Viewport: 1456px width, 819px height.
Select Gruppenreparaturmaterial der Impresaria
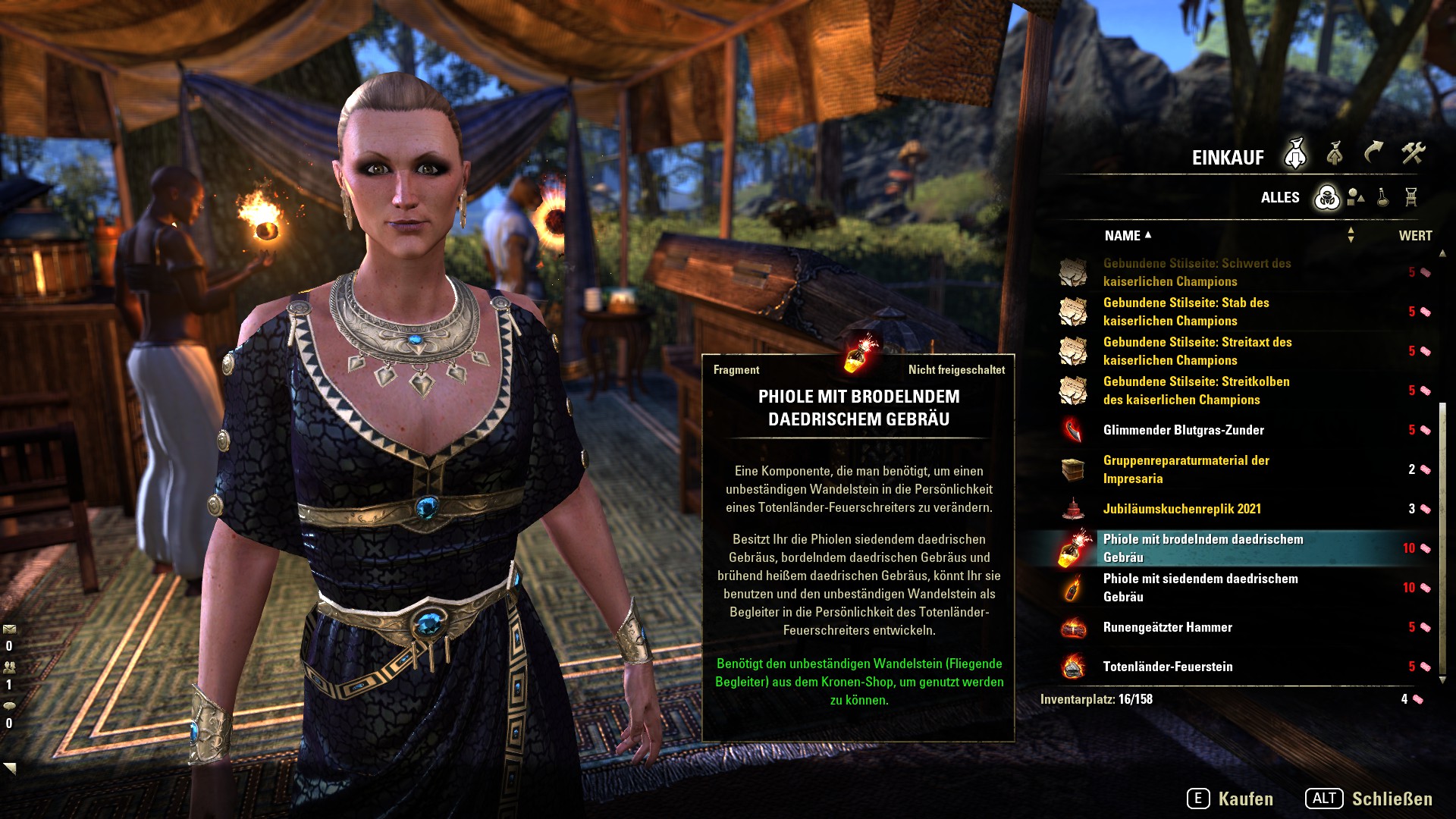(1185, 469)
